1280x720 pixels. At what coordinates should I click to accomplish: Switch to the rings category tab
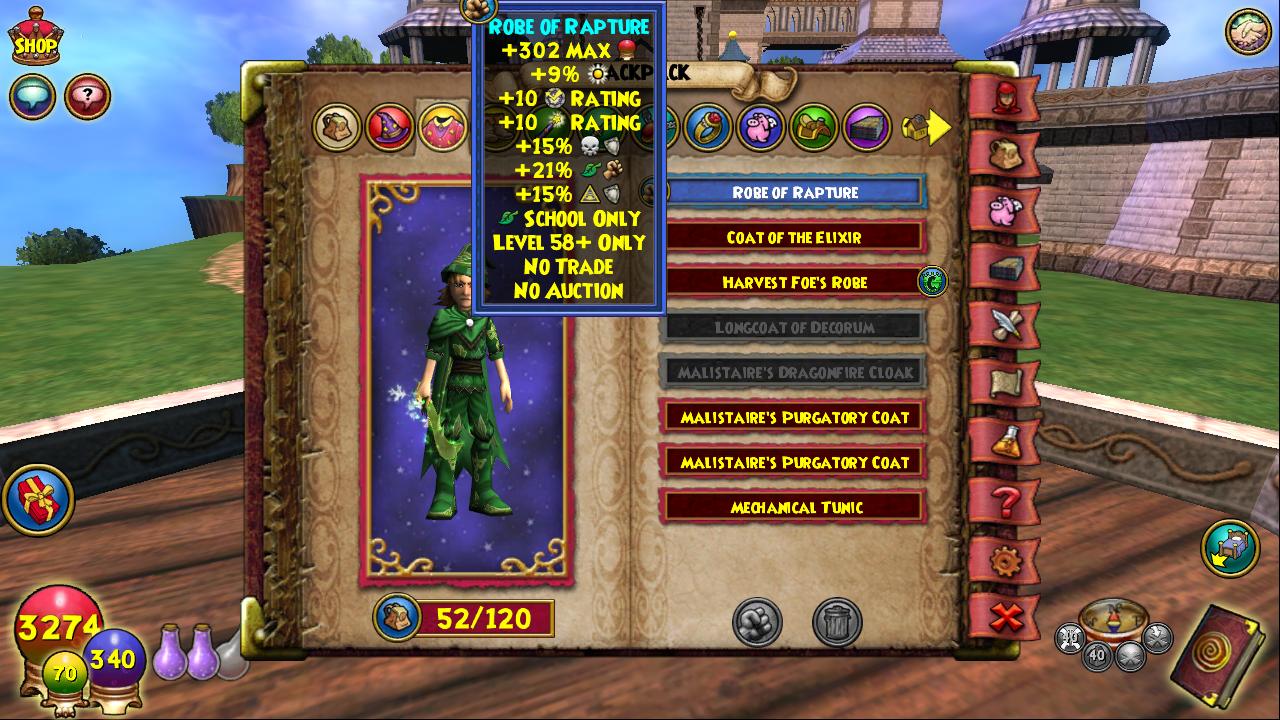(708, 127)
